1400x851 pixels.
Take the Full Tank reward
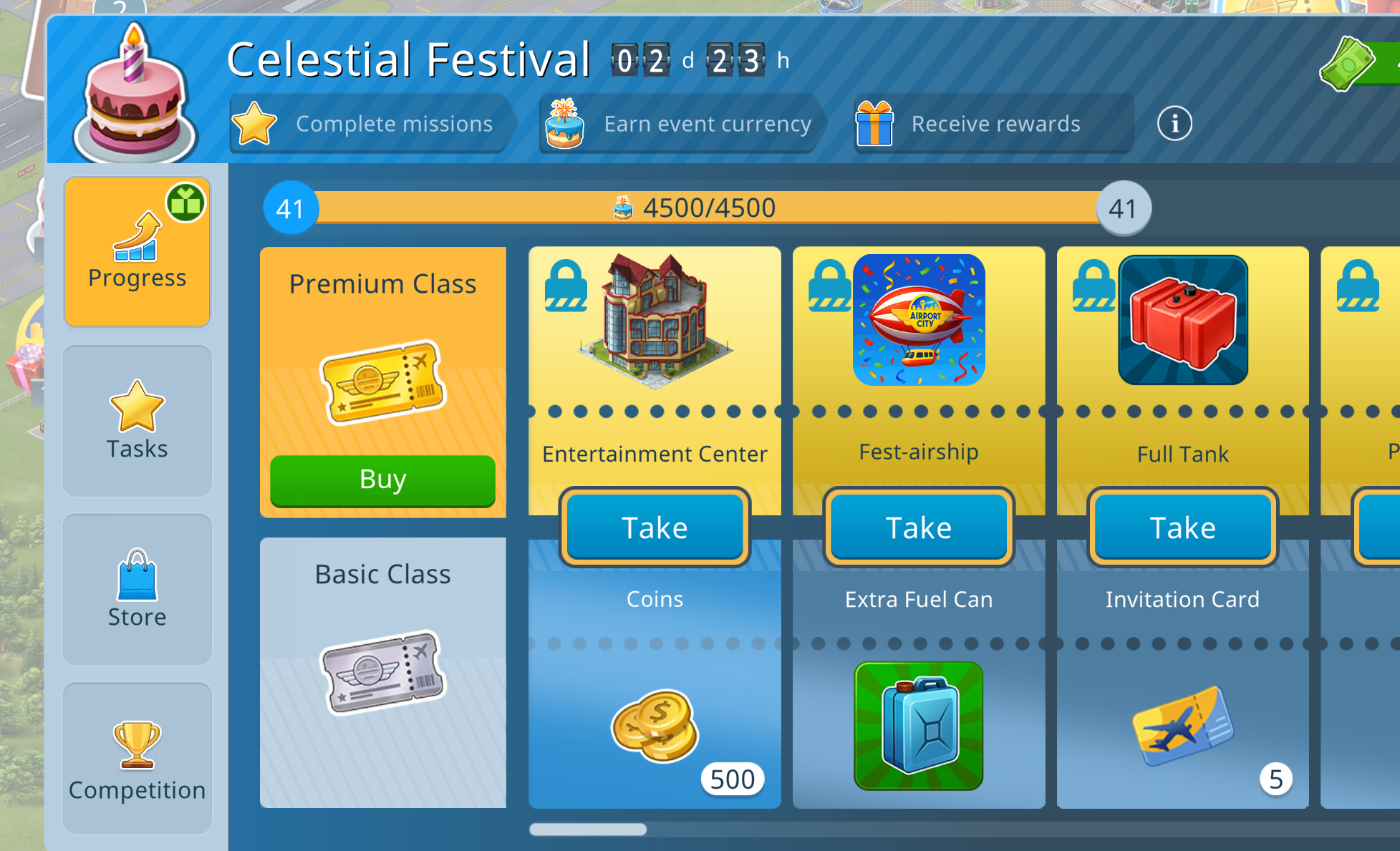click(x=1182, y=527)
